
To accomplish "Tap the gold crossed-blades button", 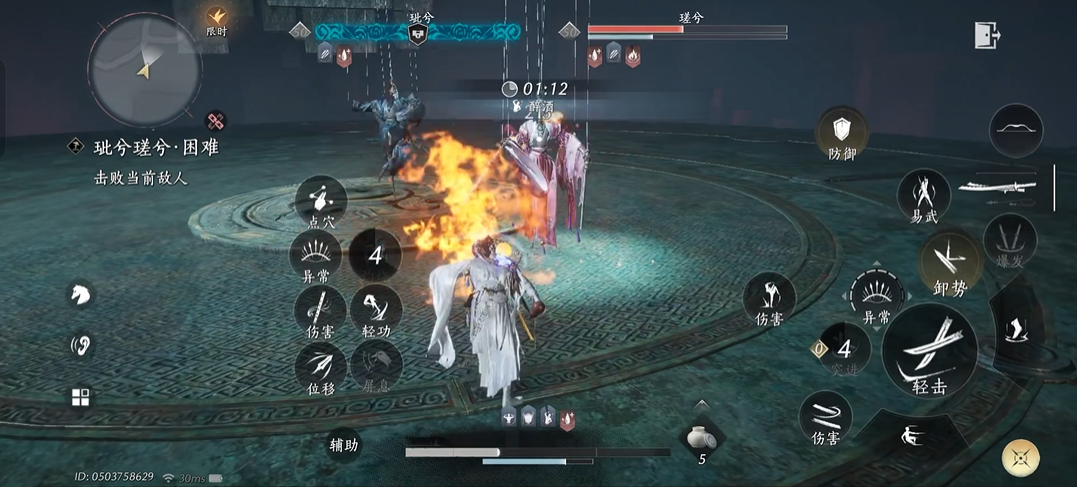I will (x=1020, y=459).
